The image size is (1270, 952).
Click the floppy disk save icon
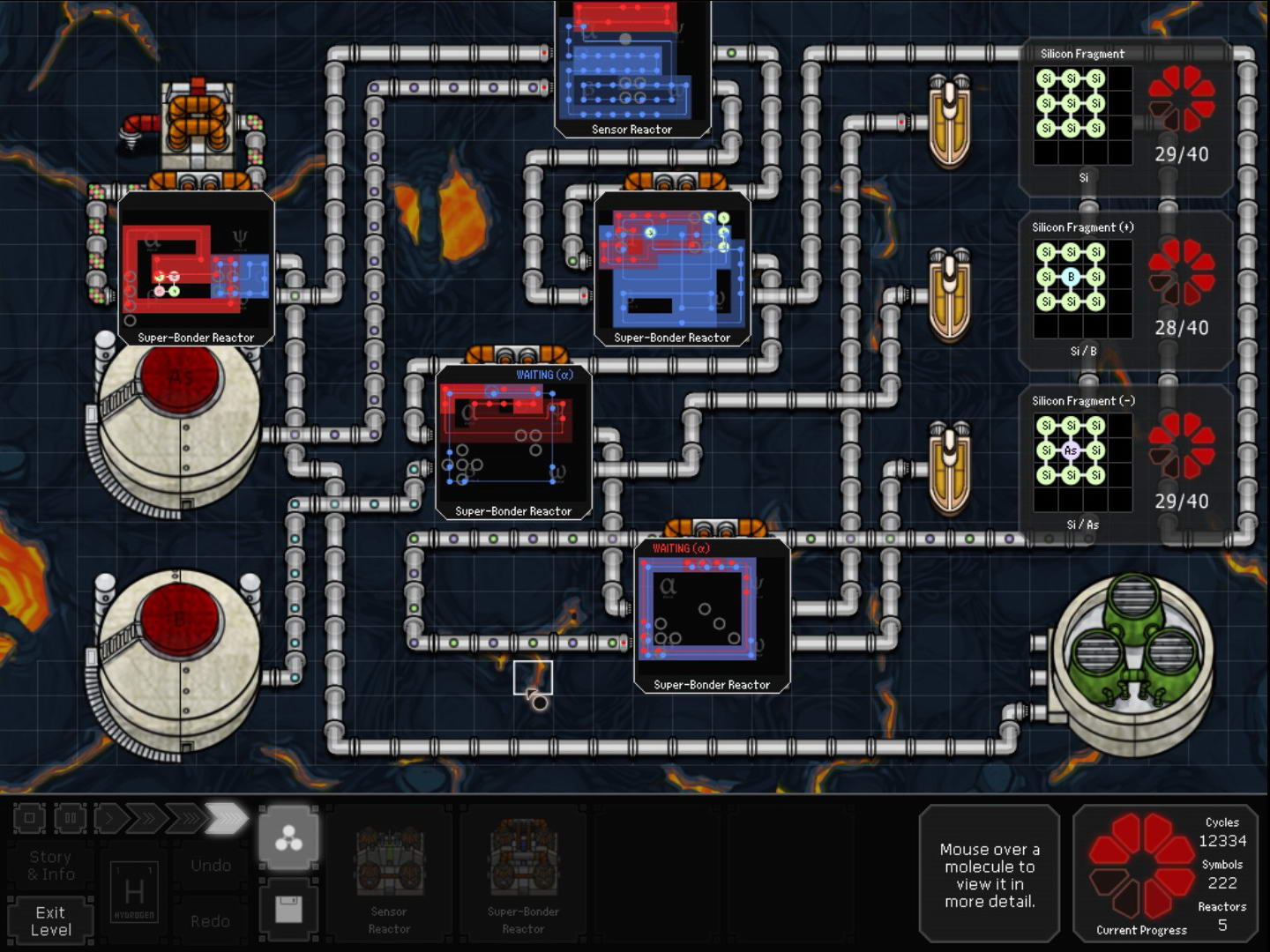click(x=288, y=908)
